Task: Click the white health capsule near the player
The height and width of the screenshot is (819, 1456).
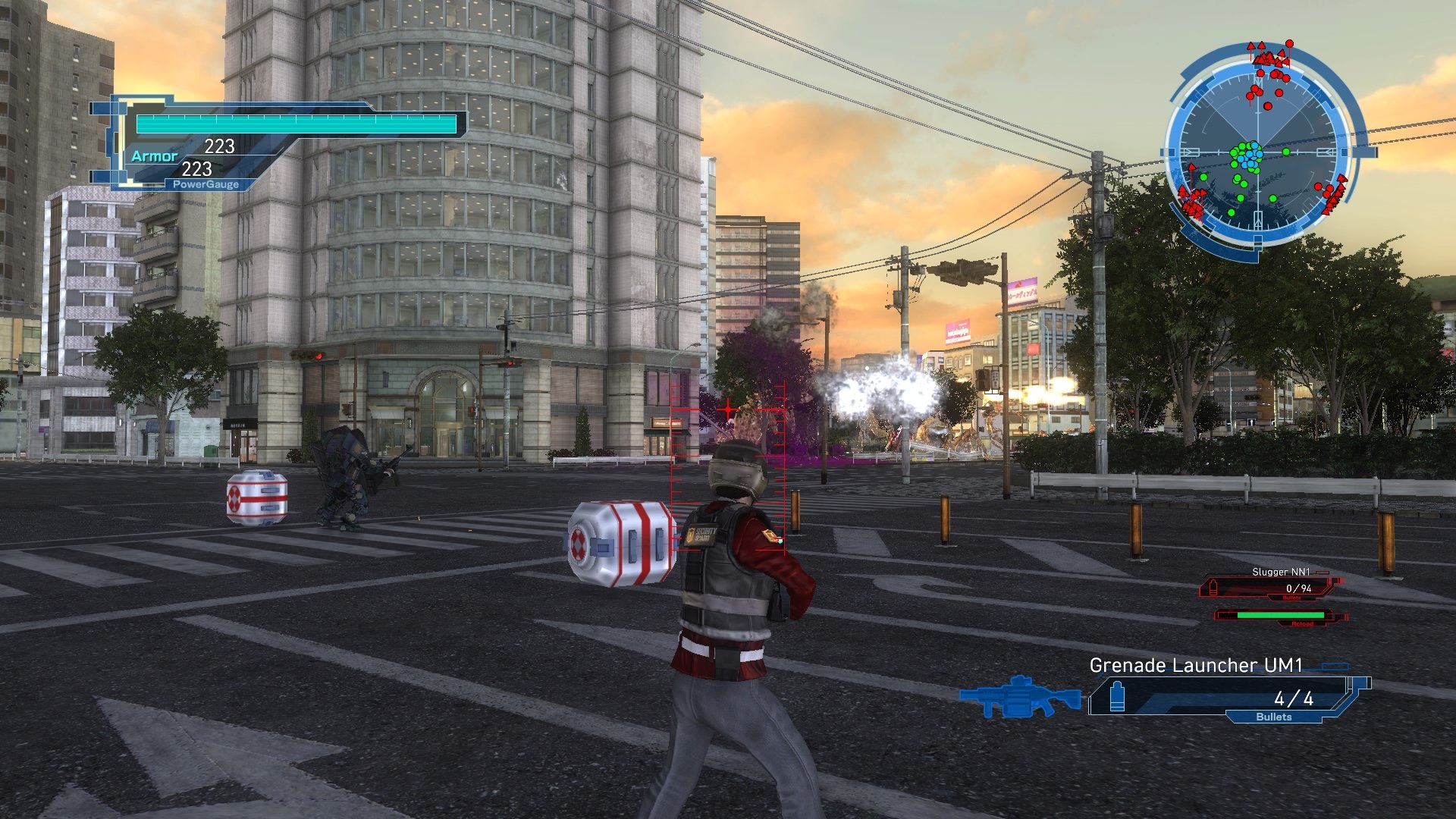Action: (x=622, y=546)
